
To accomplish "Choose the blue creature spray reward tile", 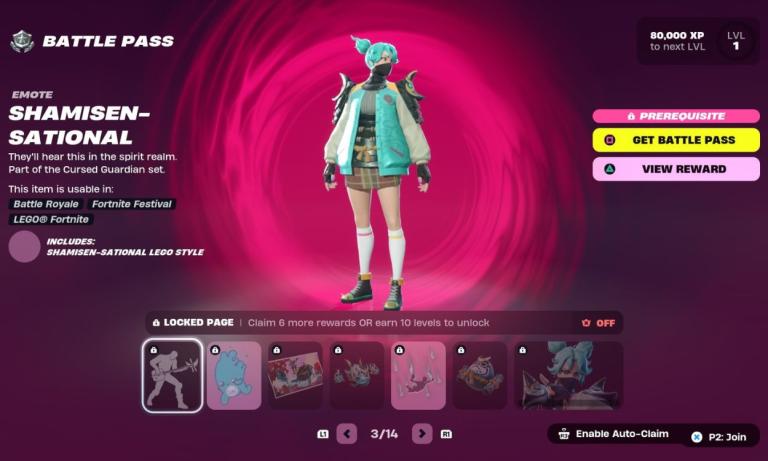I will (234, 375).
